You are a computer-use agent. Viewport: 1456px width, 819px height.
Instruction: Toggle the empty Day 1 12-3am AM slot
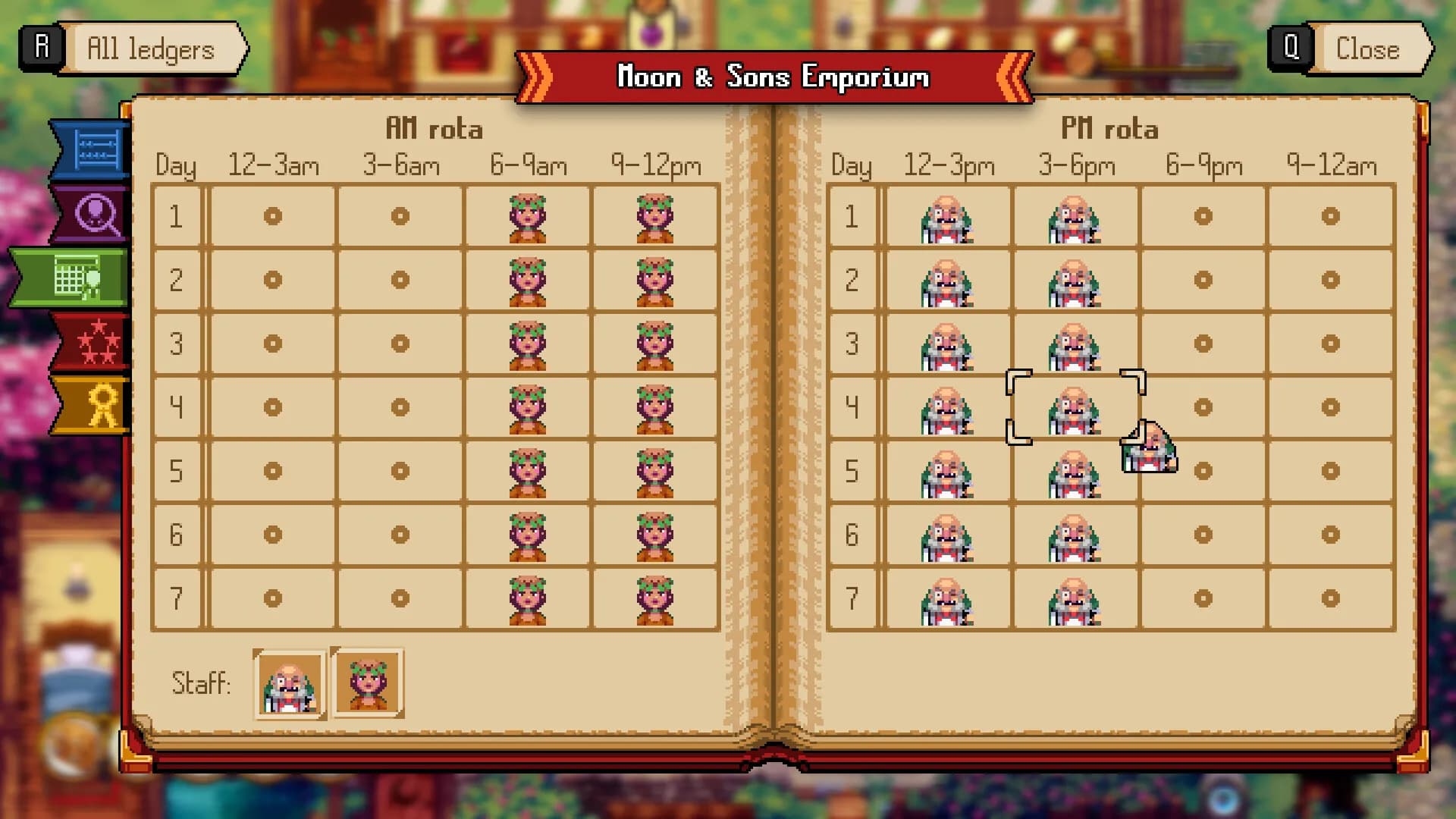point(273,216)
